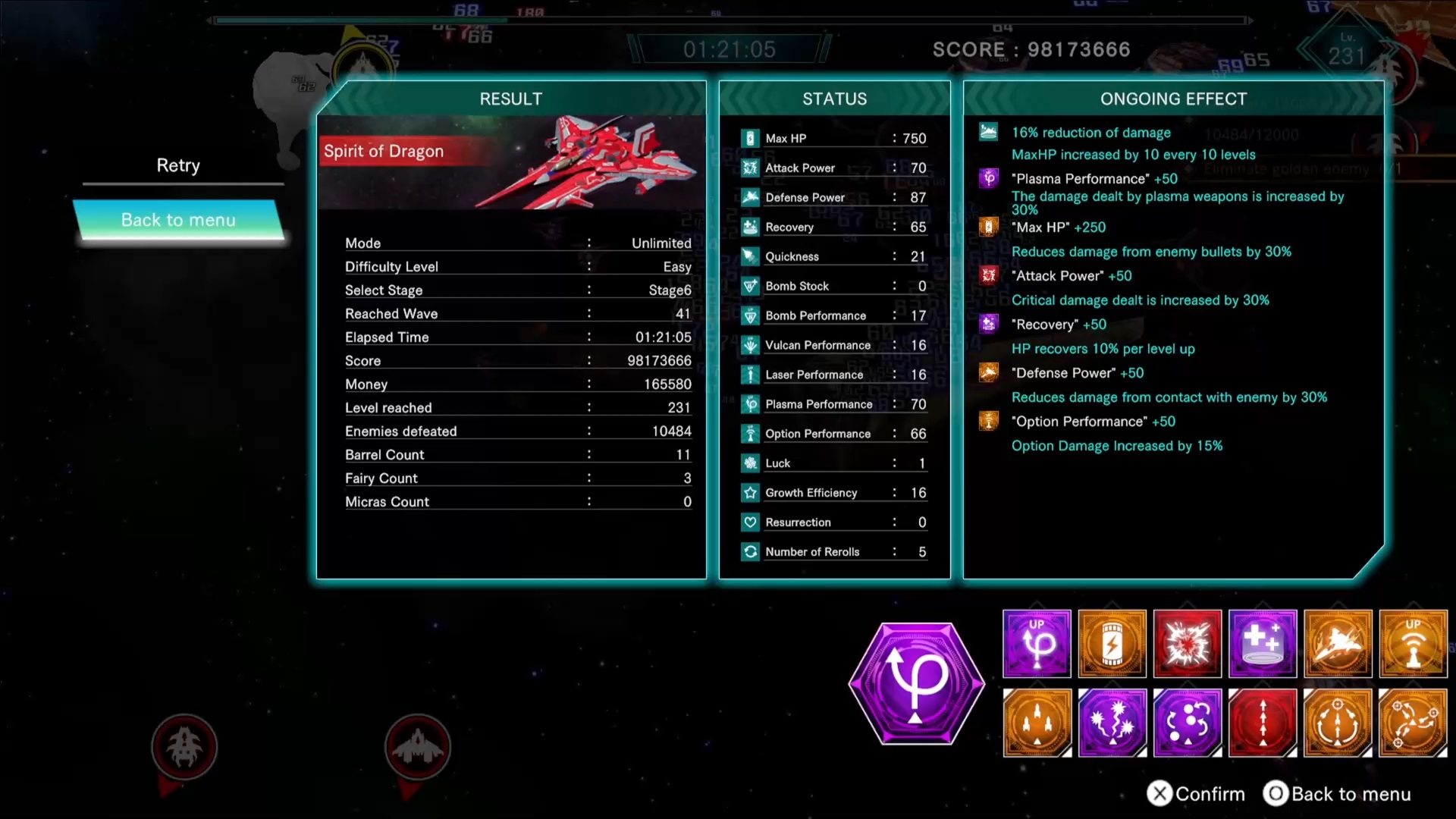Screen dimensions: 1456x819
Task: Choose Back to menu in the side menu
Action: pos(179,220)
